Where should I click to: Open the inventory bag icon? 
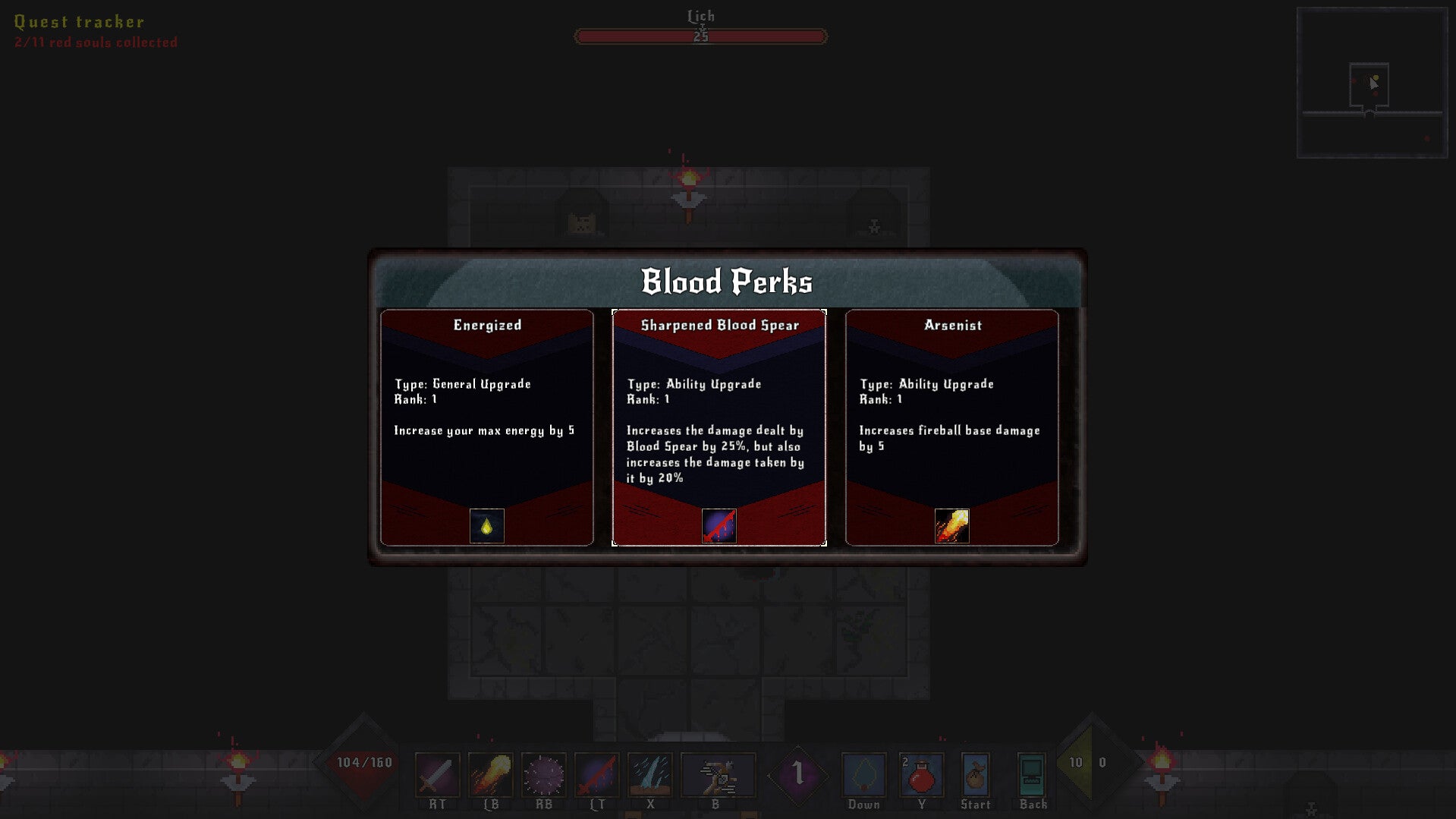click(976, 775)
